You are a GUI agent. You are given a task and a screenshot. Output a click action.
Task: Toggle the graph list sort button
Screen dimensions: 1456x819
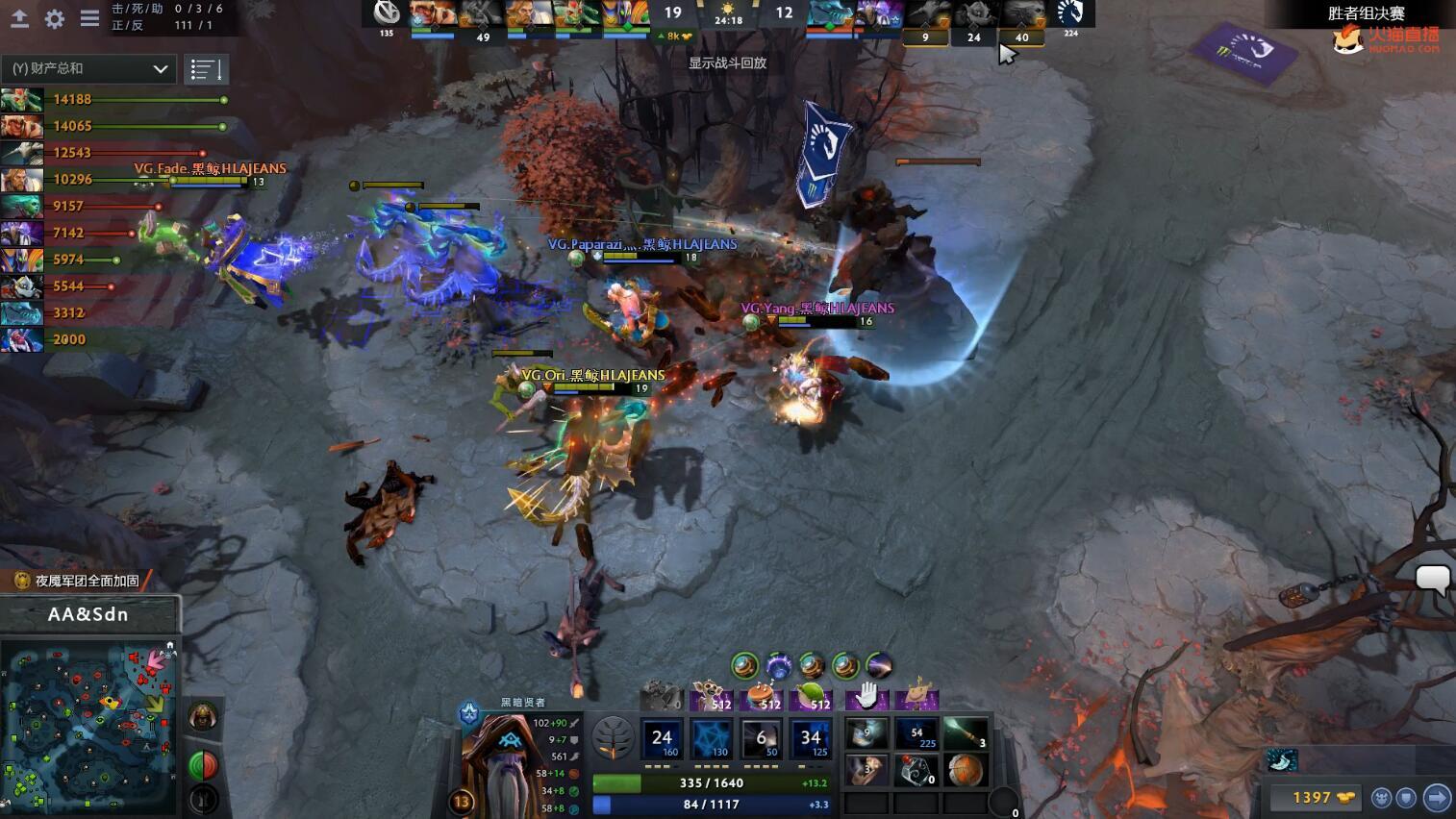click(x=206, y=69)
